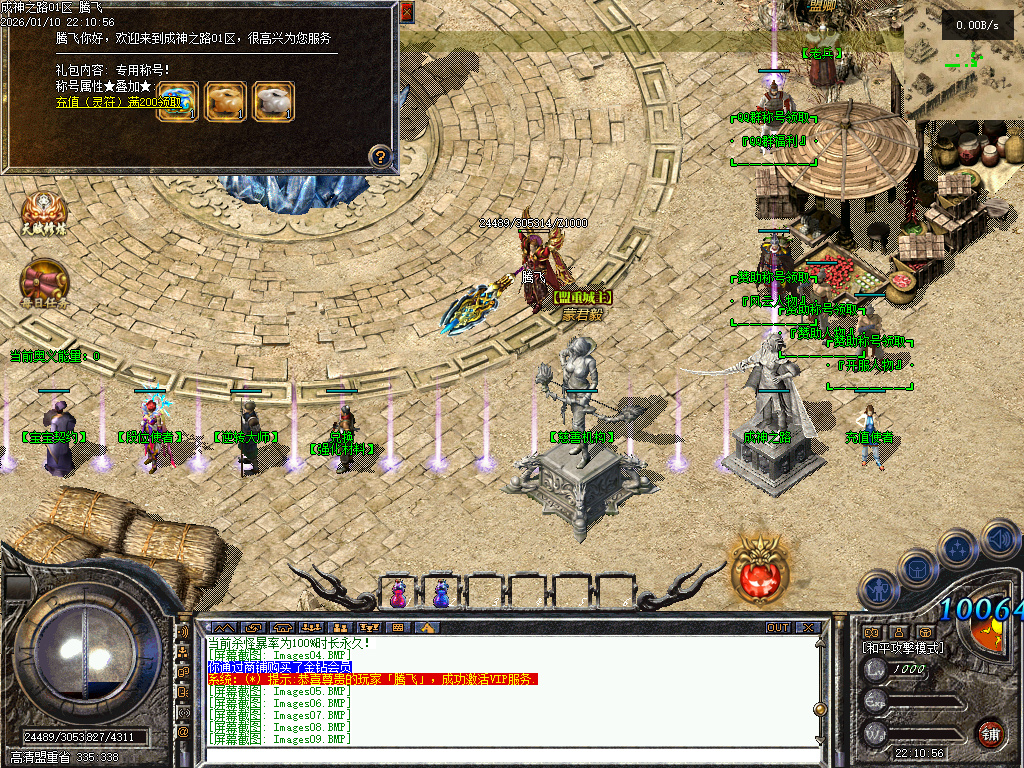Click the minimap in the corner
The image size is (1024, 768).
pos(963,67)
